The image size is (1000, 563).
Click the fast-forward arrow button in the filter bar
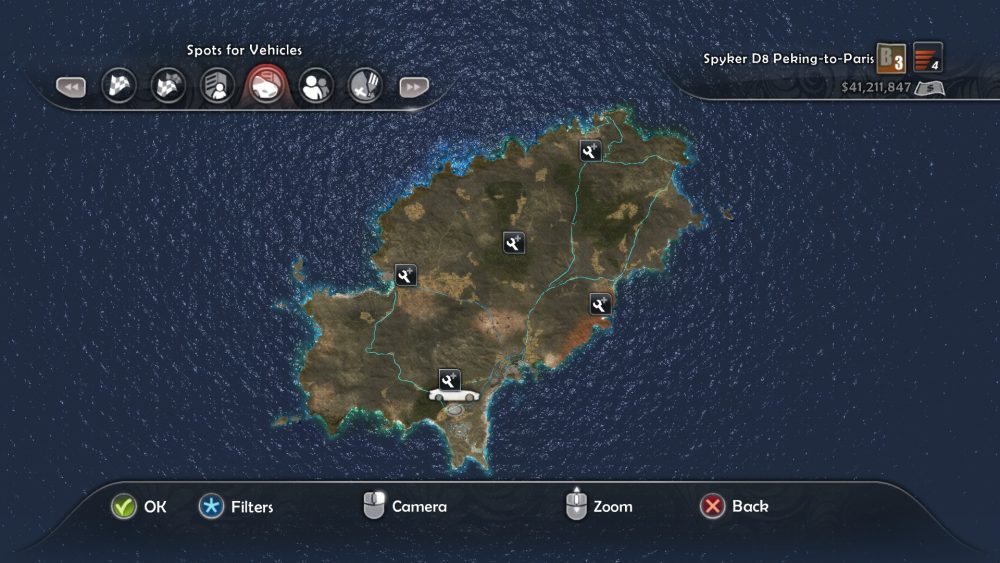point(414,87)
